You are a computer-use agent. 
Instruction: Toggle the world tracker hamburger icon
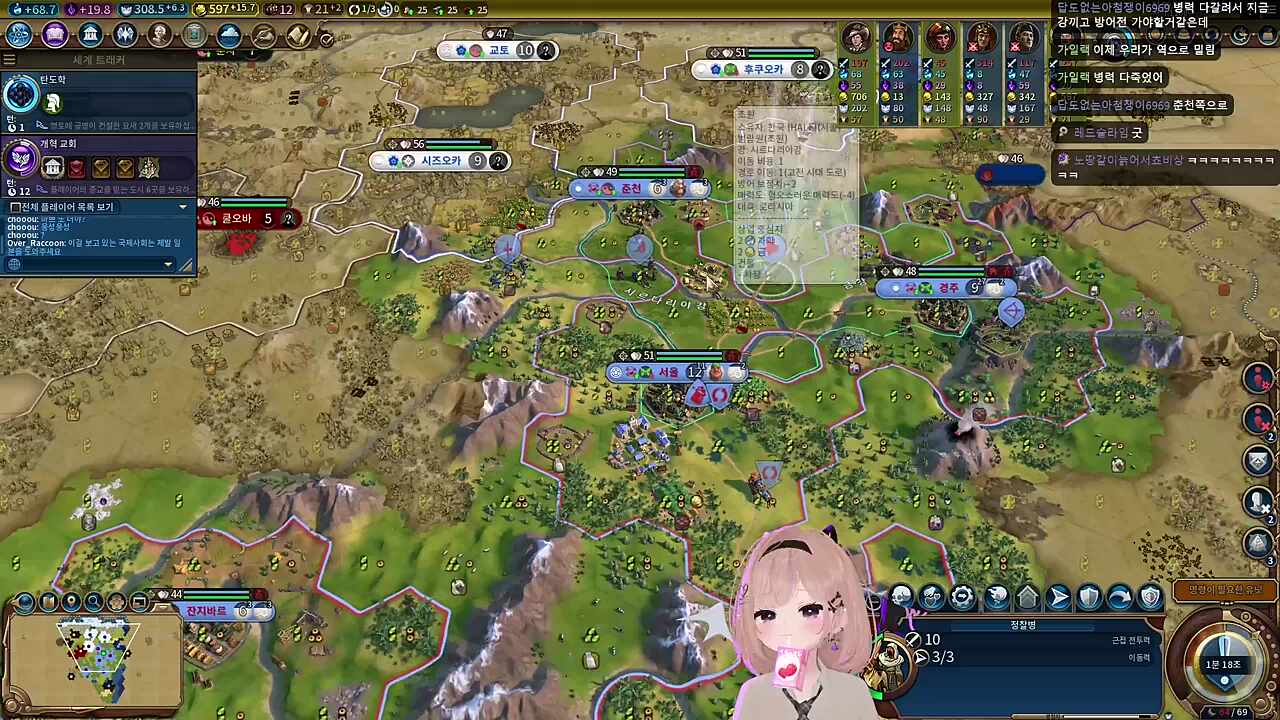pyautogui.click(x=9, y=58)
